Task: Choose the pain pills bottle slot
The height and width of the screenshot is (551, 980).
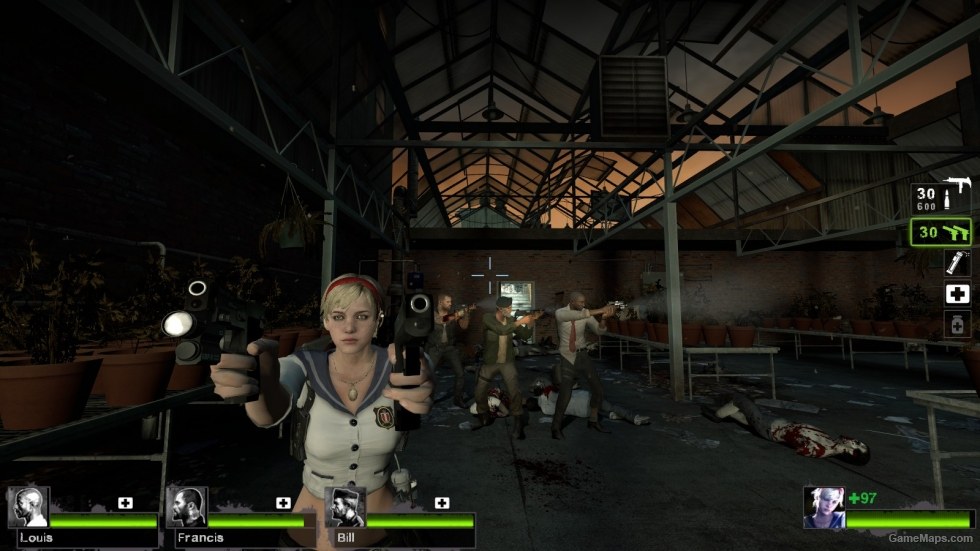Action: [957, 325]
